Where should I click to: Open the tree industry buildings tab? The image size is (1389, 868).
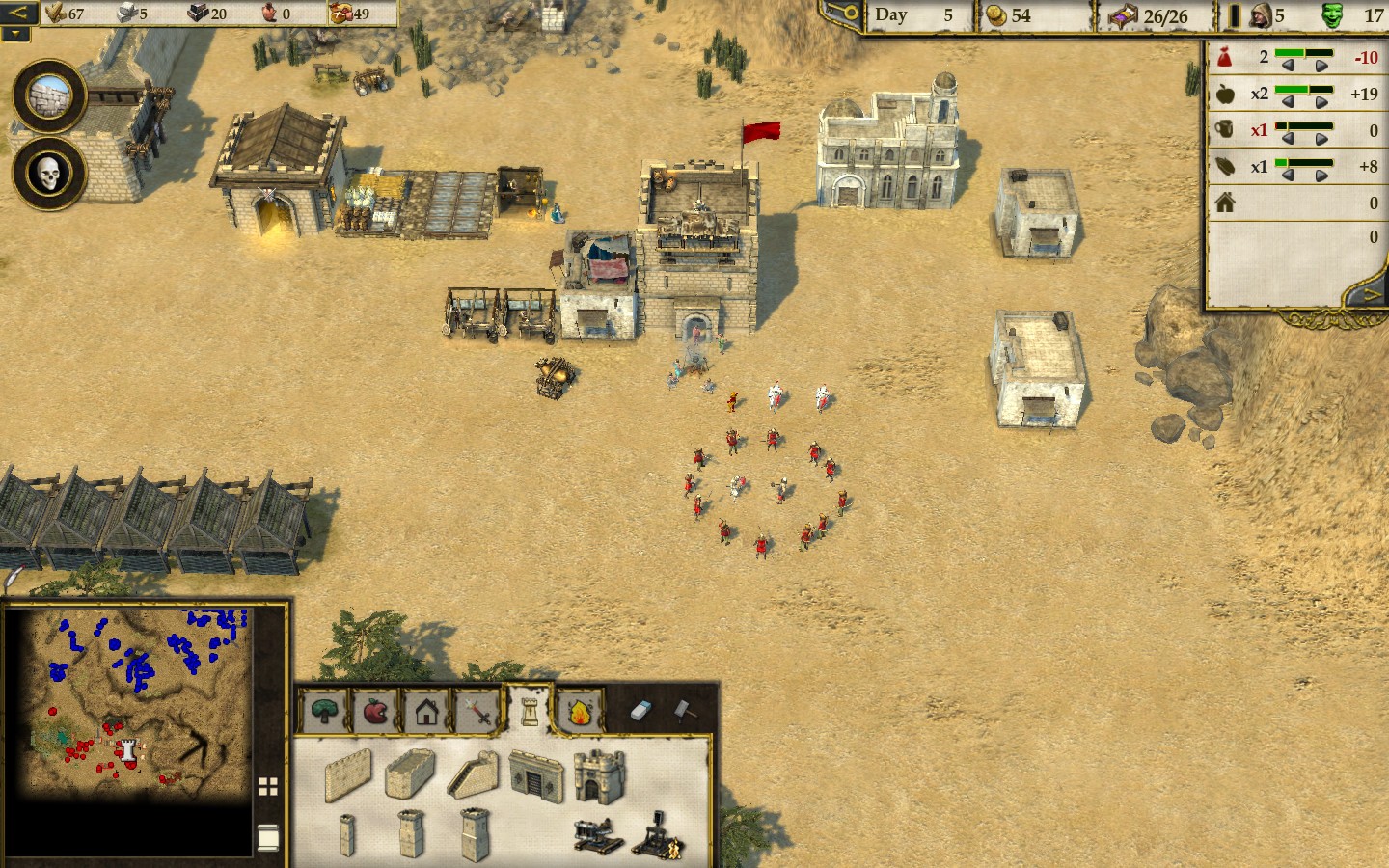point(325,712)
